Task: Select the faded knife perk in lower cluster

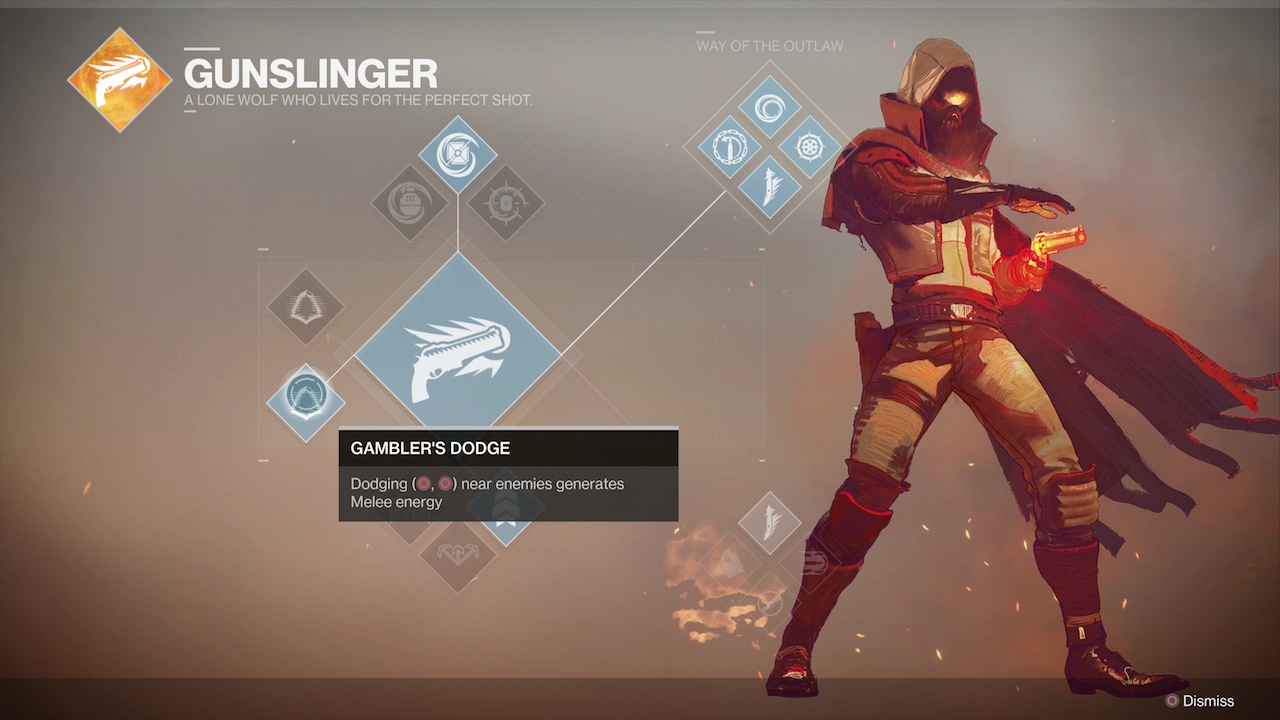Action: click(769, 522)
